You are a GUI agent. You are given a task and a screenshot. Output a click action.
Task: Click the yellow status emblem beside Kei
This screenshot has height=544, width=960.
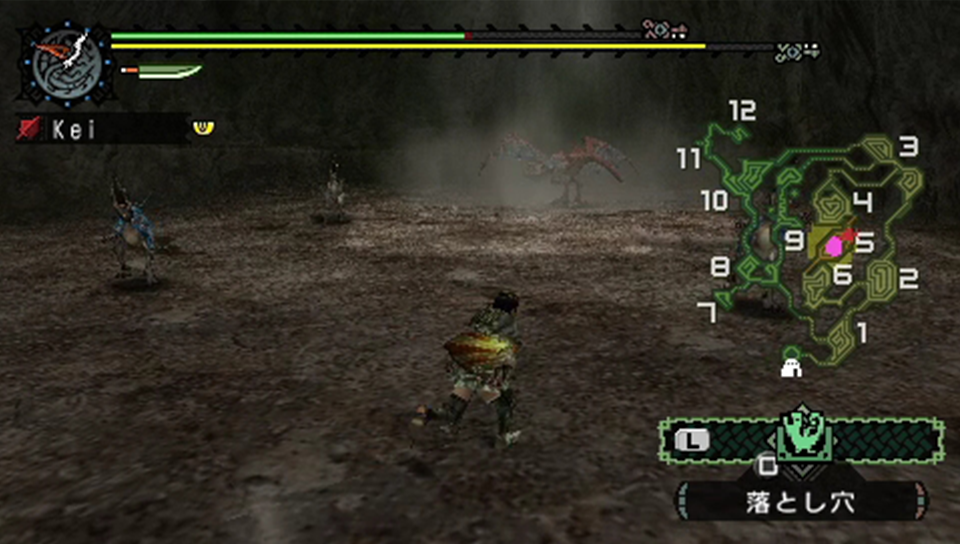[x=203, y=127]
